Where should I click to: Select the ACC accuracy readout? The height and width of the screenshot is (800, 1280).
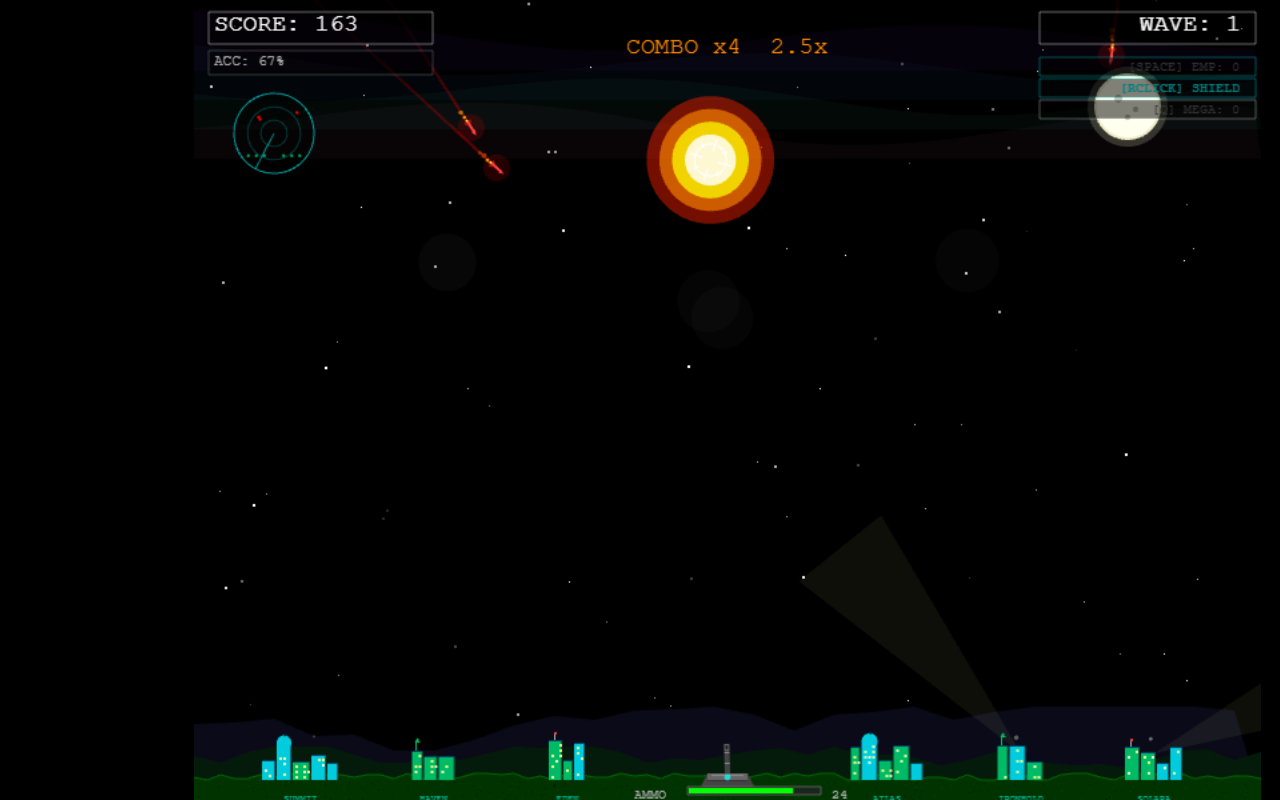tap(320, 63)
